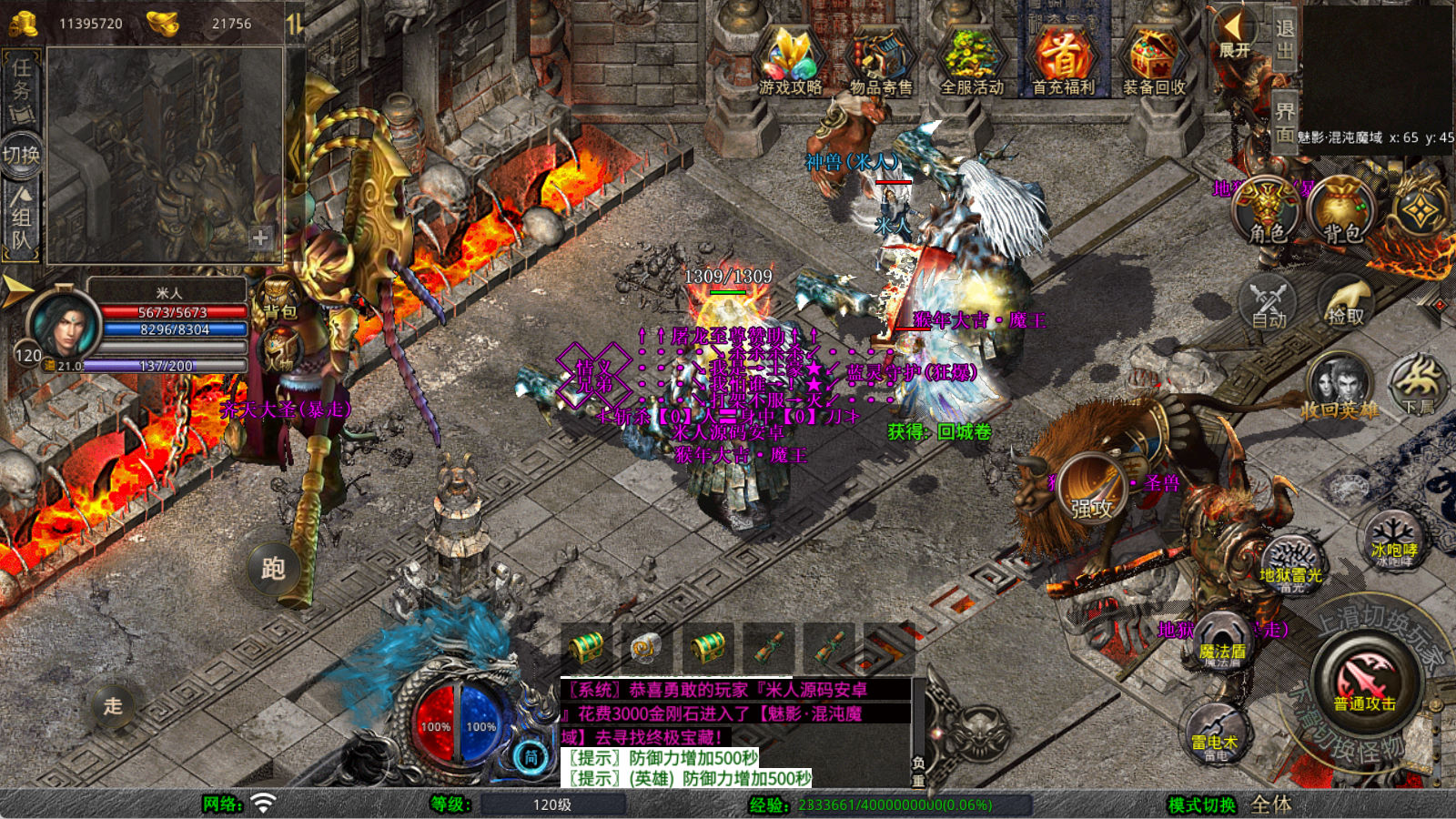Screen dimensions: 1456x819
Task: Click the 模式切换 attack mode switch
Action: coord(1202,804)
